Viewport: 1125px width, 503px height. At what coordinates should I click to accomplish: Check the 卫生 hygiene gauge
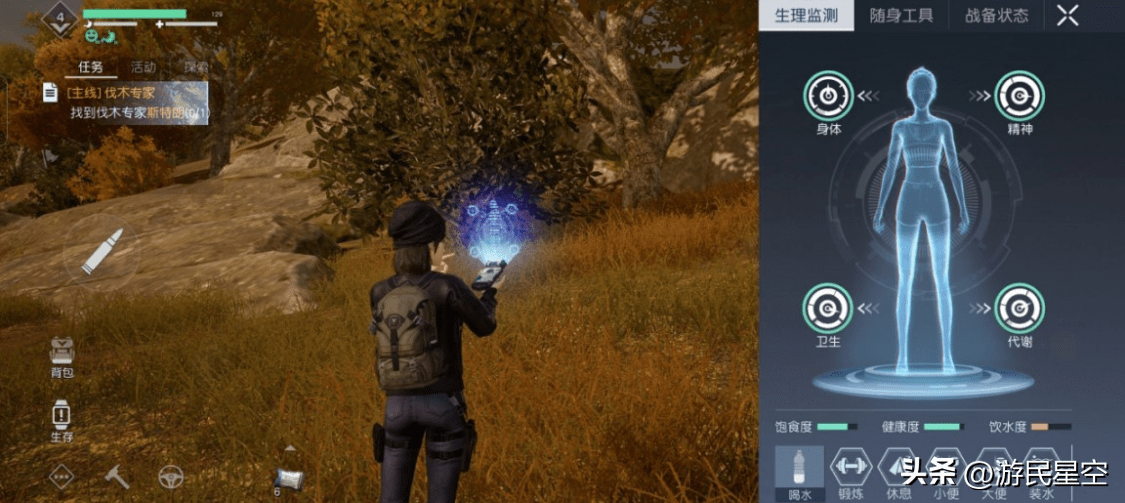(x=828, y=309)
